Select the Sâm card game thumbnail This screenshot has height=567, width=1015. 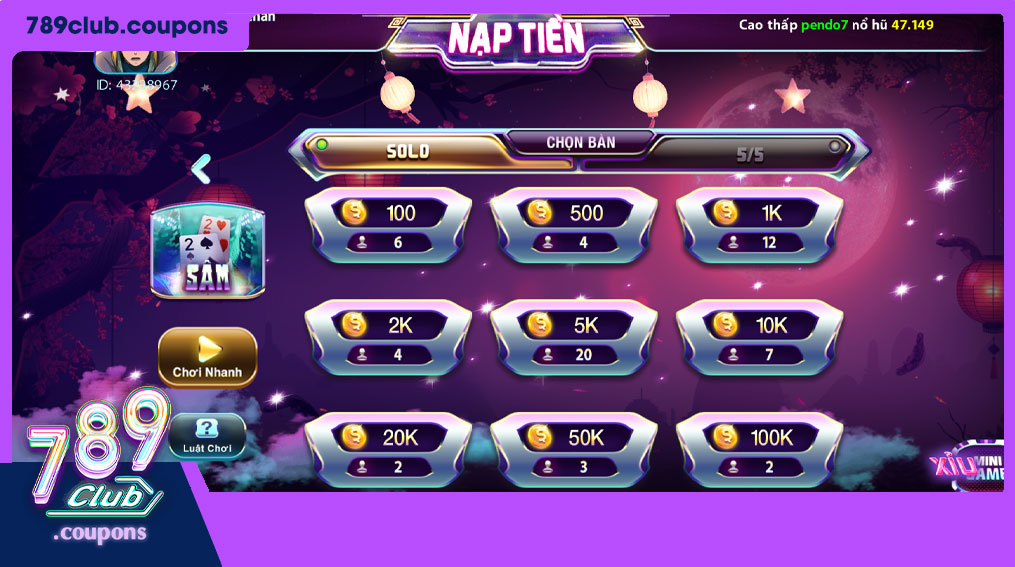click(207, 250)
